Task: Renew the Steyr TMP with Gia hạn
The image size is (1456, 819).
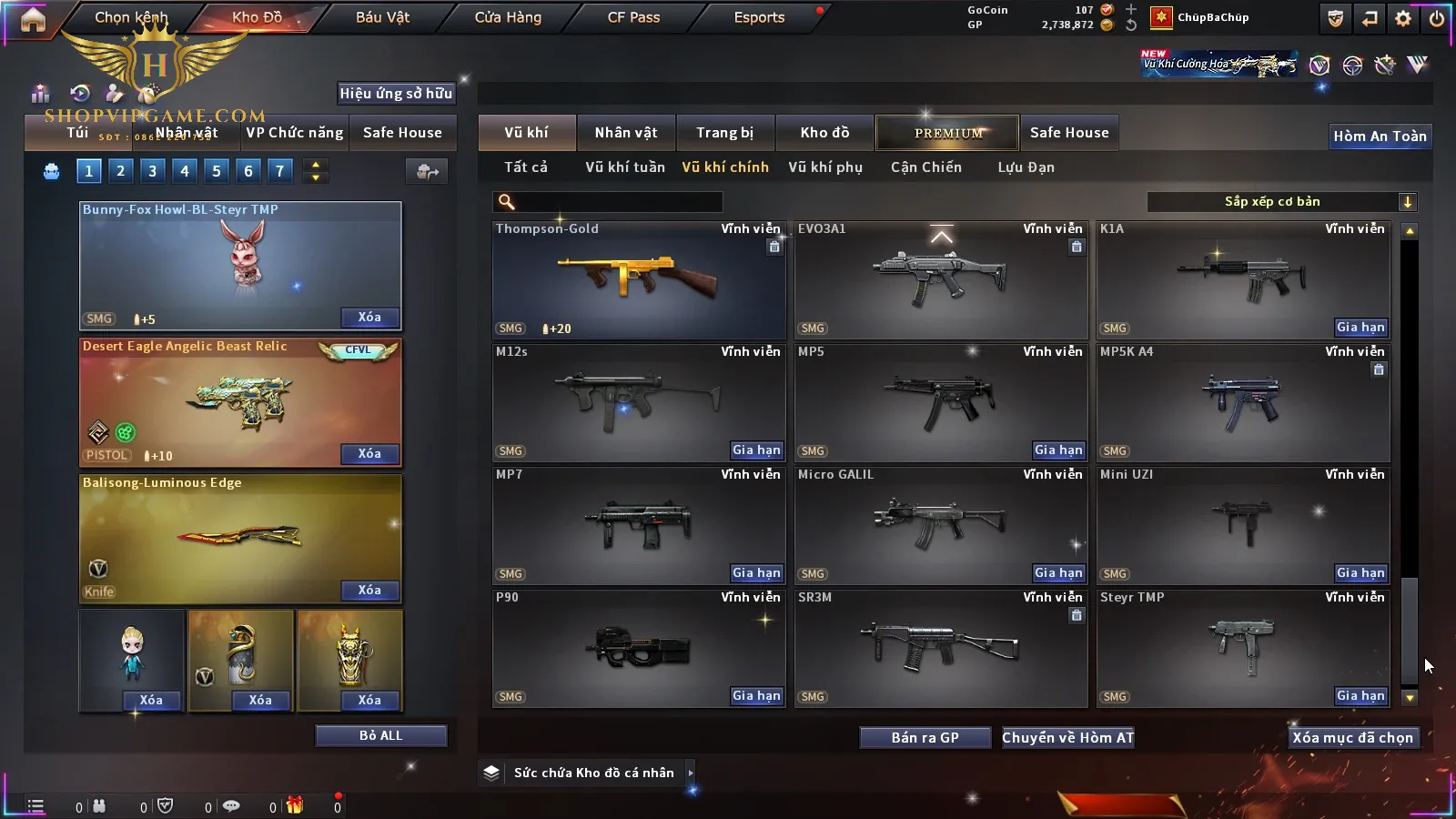Action: [x=1360, y=696]
